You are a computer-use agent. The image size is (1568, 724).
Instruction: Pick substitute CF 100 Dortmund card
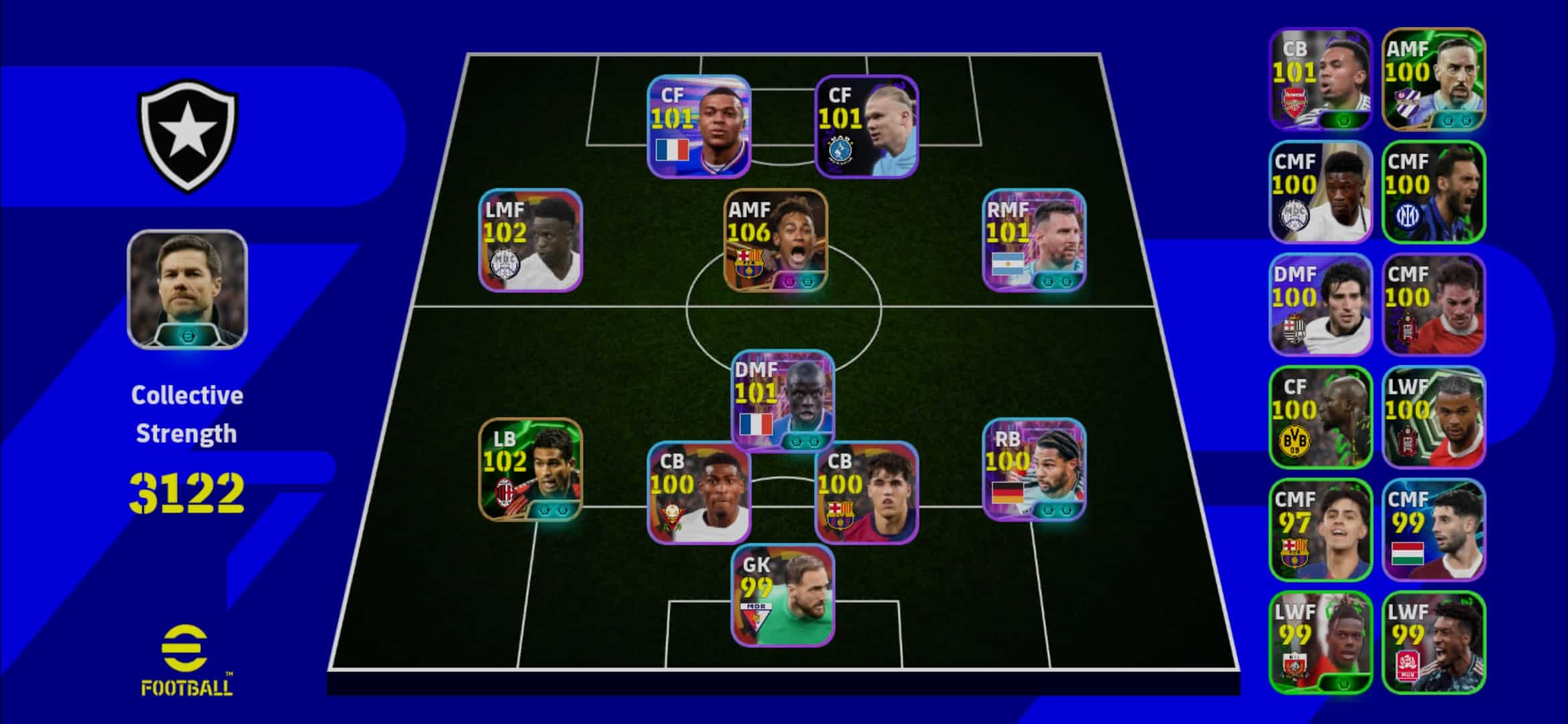1320,417
